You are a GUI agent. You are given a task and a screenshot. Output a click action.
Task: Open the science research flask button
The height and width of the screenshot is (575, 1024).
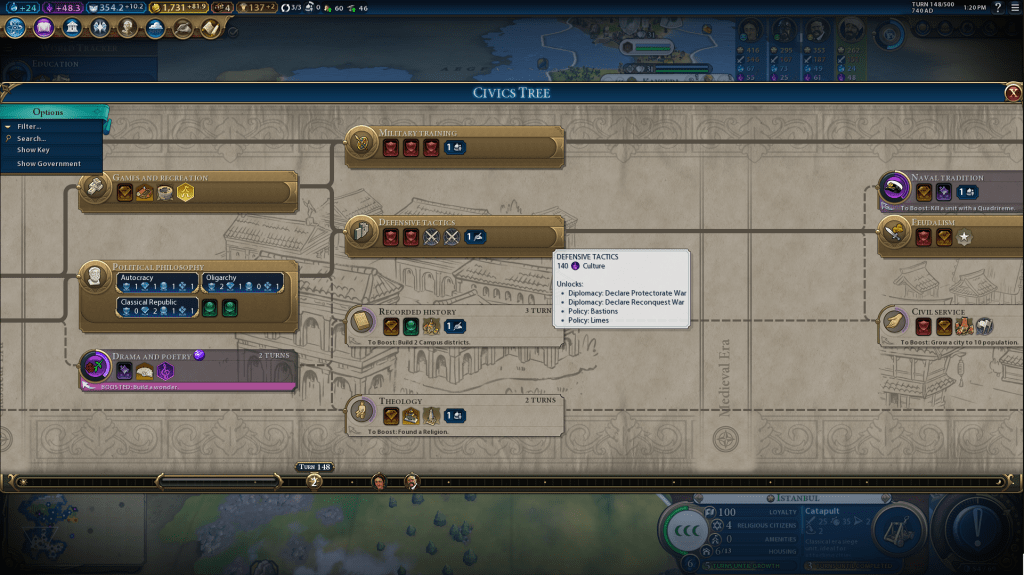pos(14,28)
